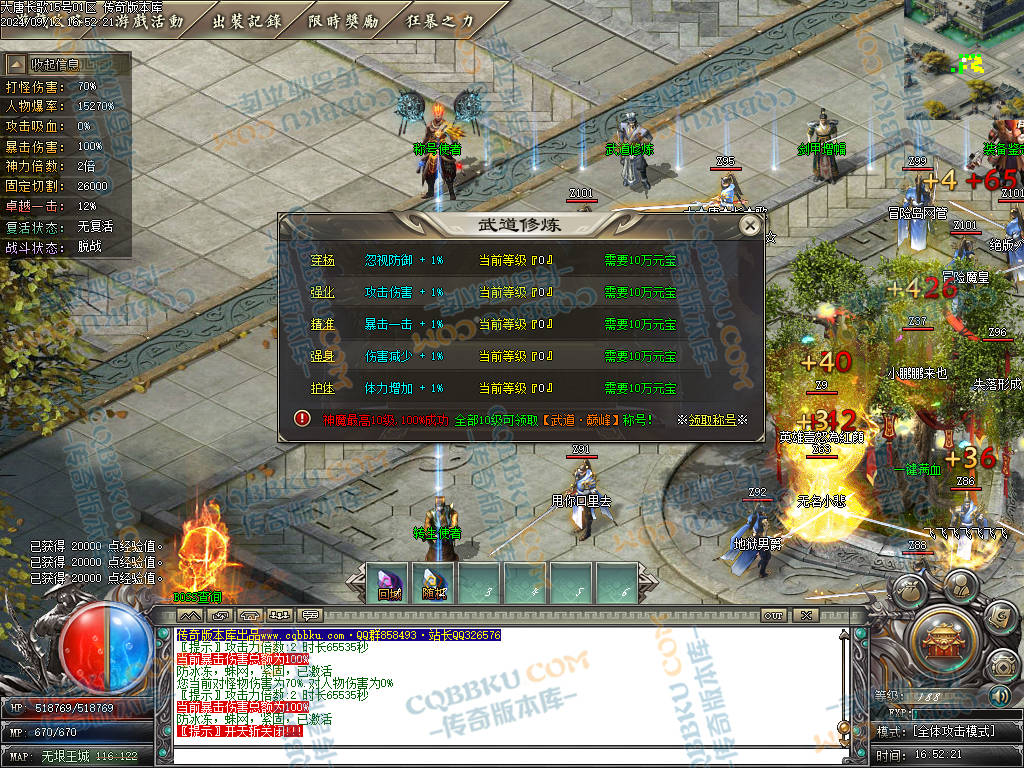1024x768 pixels.
Task: Use the 随机 teleport hotbar item
Action: click(x=434, y=583)
